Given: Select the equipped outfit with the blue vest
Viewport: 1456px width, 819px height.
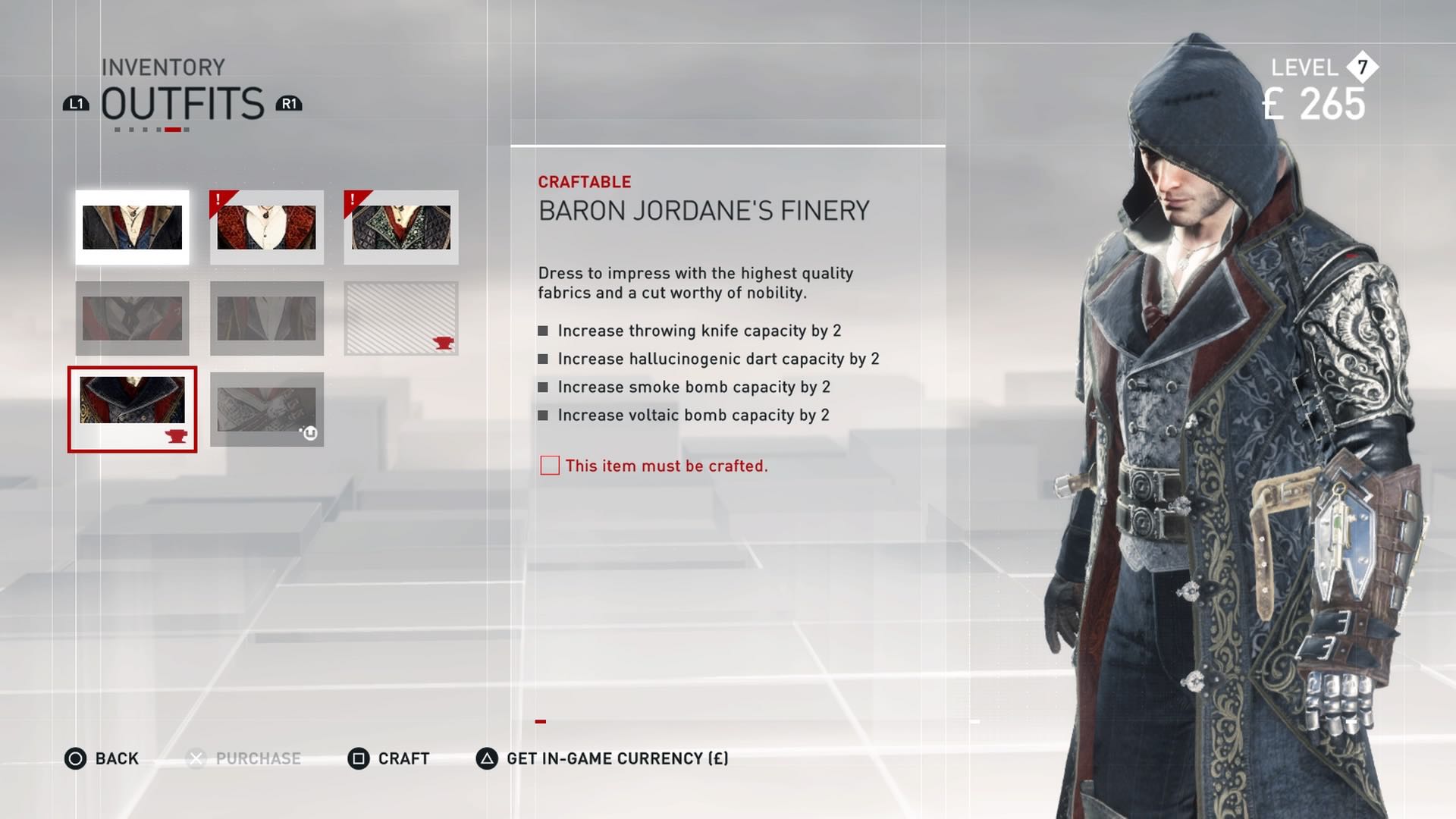Looking at the screenshot, I should point(132,227).
